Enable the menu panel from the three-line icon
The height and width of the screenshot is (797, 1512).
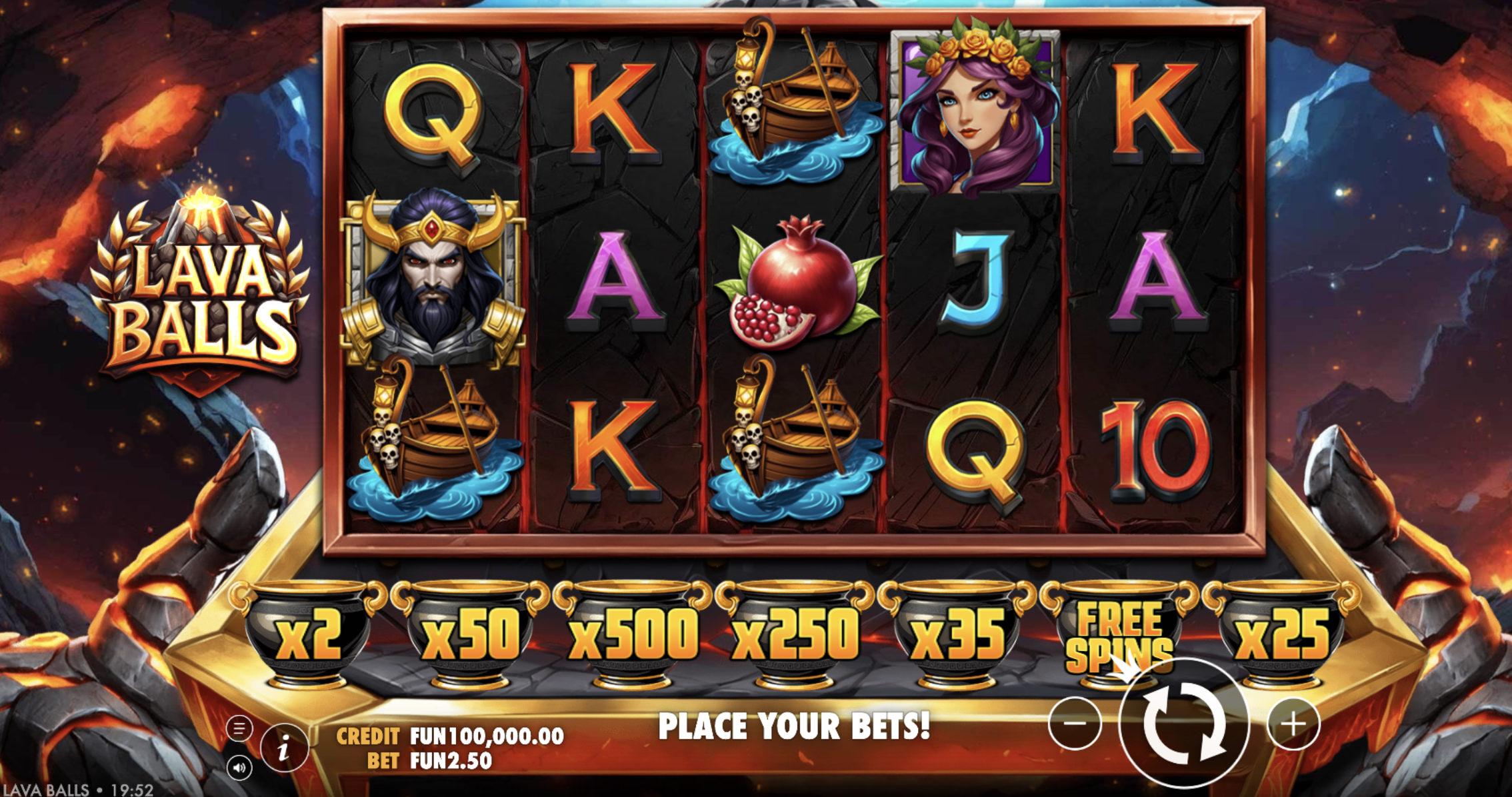240,728
